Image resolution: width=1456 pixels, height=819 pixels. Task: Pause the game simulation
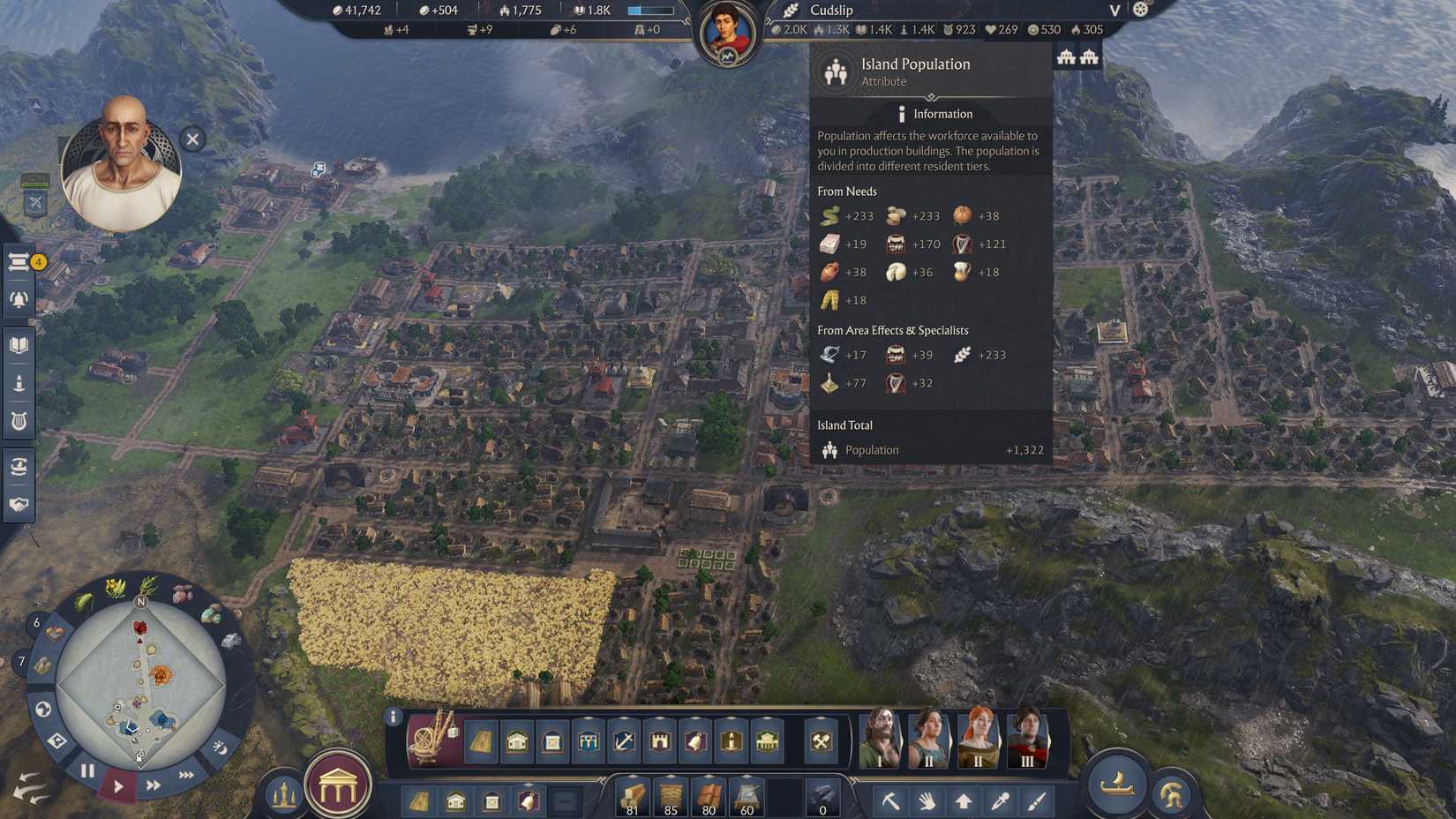85,770
